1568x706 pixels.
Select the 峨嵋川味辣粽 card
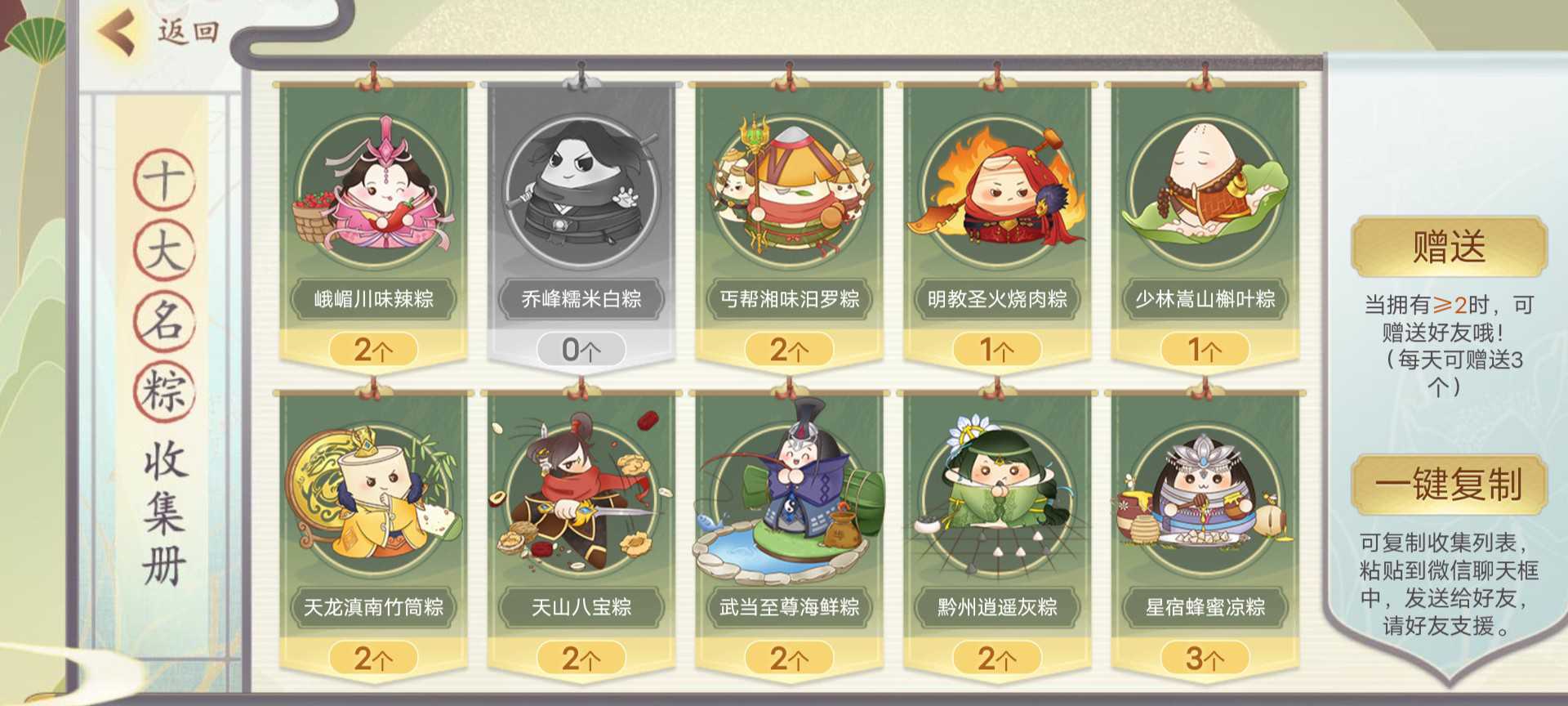click(x=373, y=221)
